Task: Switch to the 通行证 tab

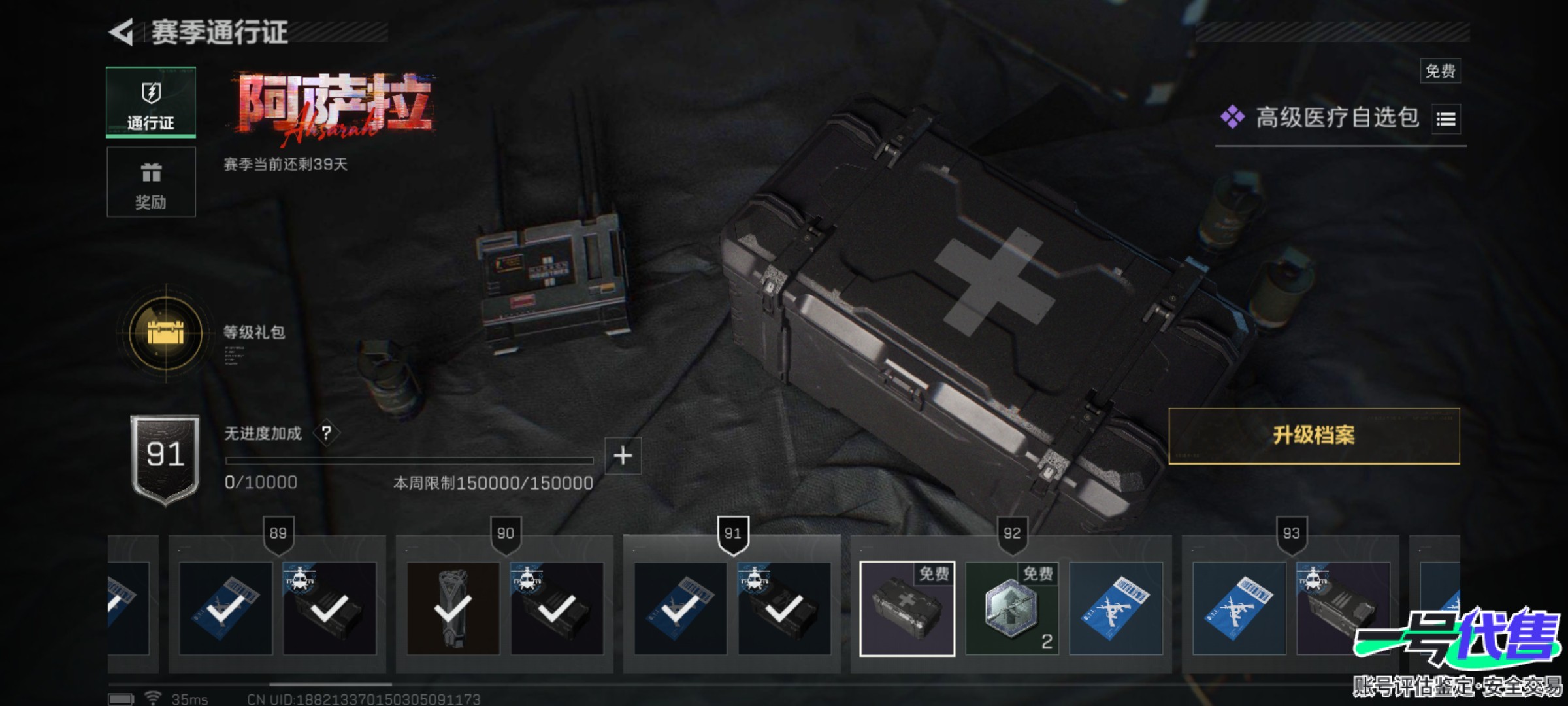Action: coord(151,103)
